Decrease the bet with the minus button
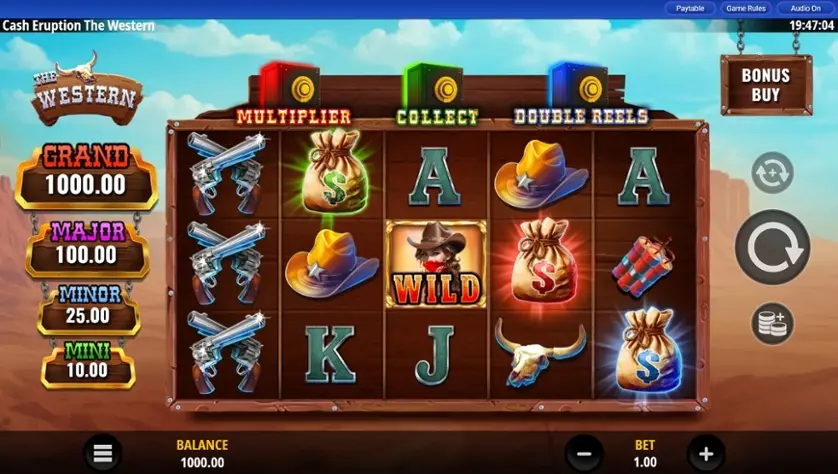Viewport: 838px width, 474px height. pos(585,453)
